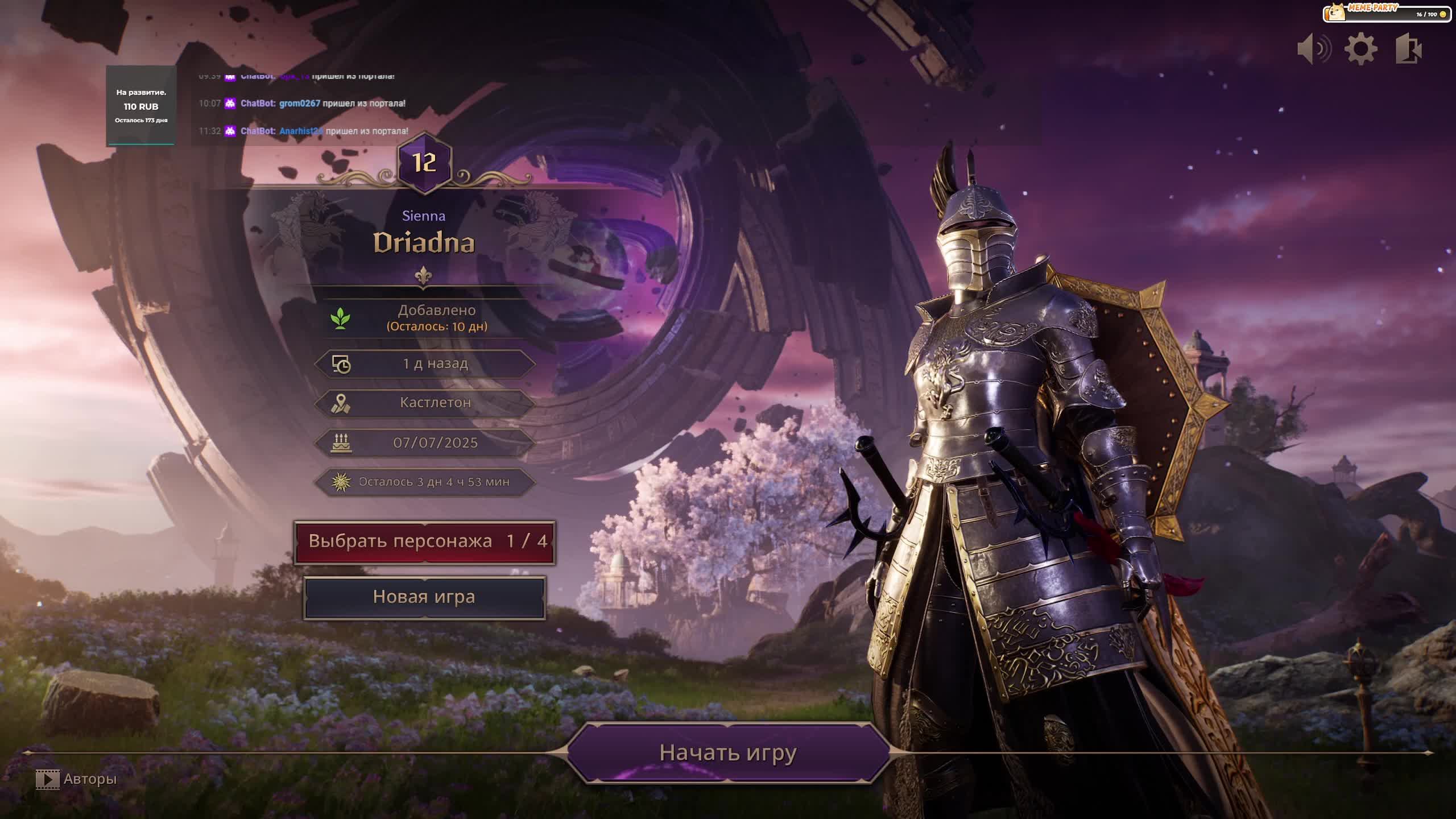
Task: Open the gear settings icon
Action: pyautogui.click(x=1360, y=49)
